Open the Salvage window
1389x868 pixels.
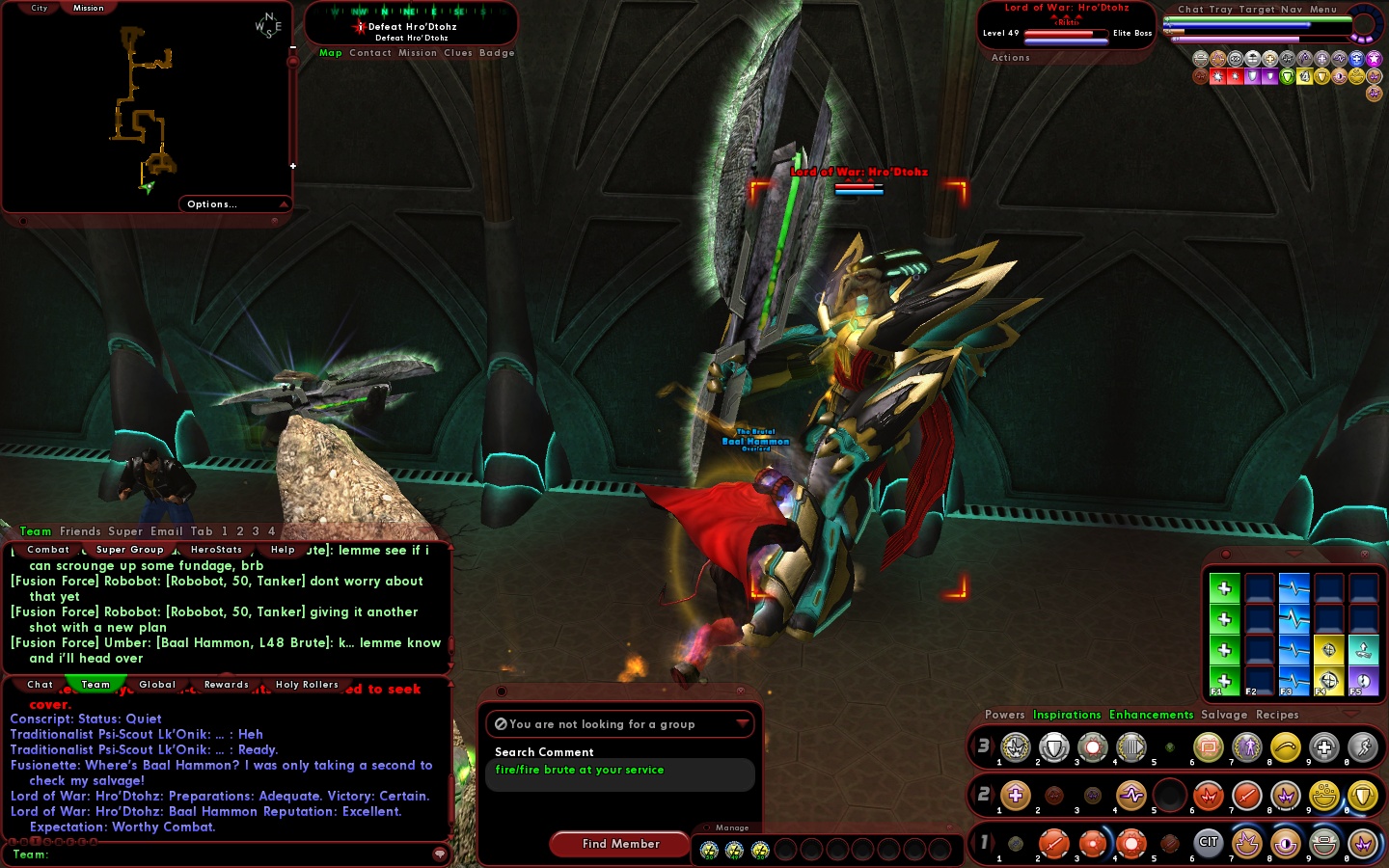point(1221,715)
